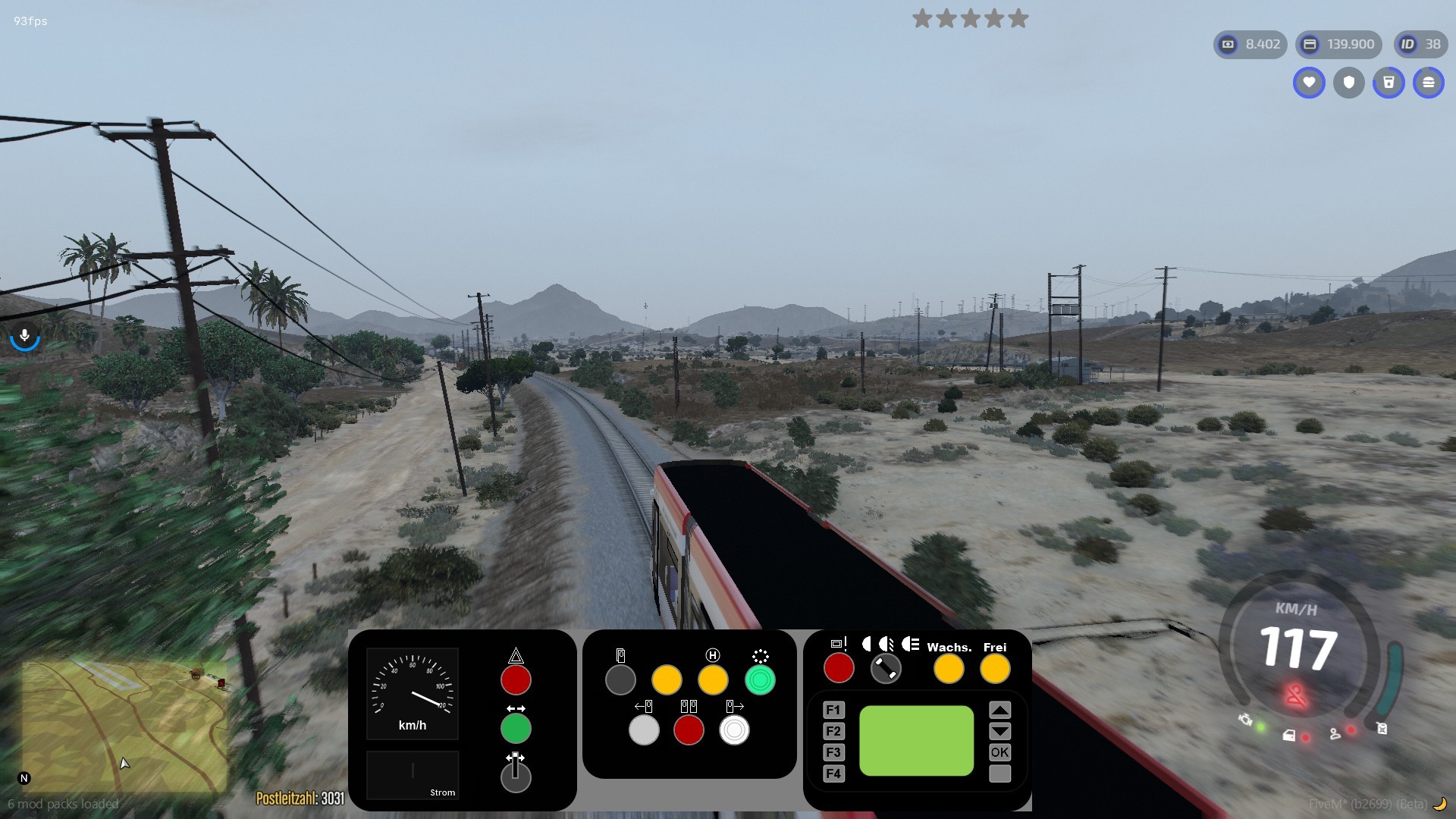Click the health heart indicator
1456x819 pixels.
pyautogui.click(x=1309, y=83)
